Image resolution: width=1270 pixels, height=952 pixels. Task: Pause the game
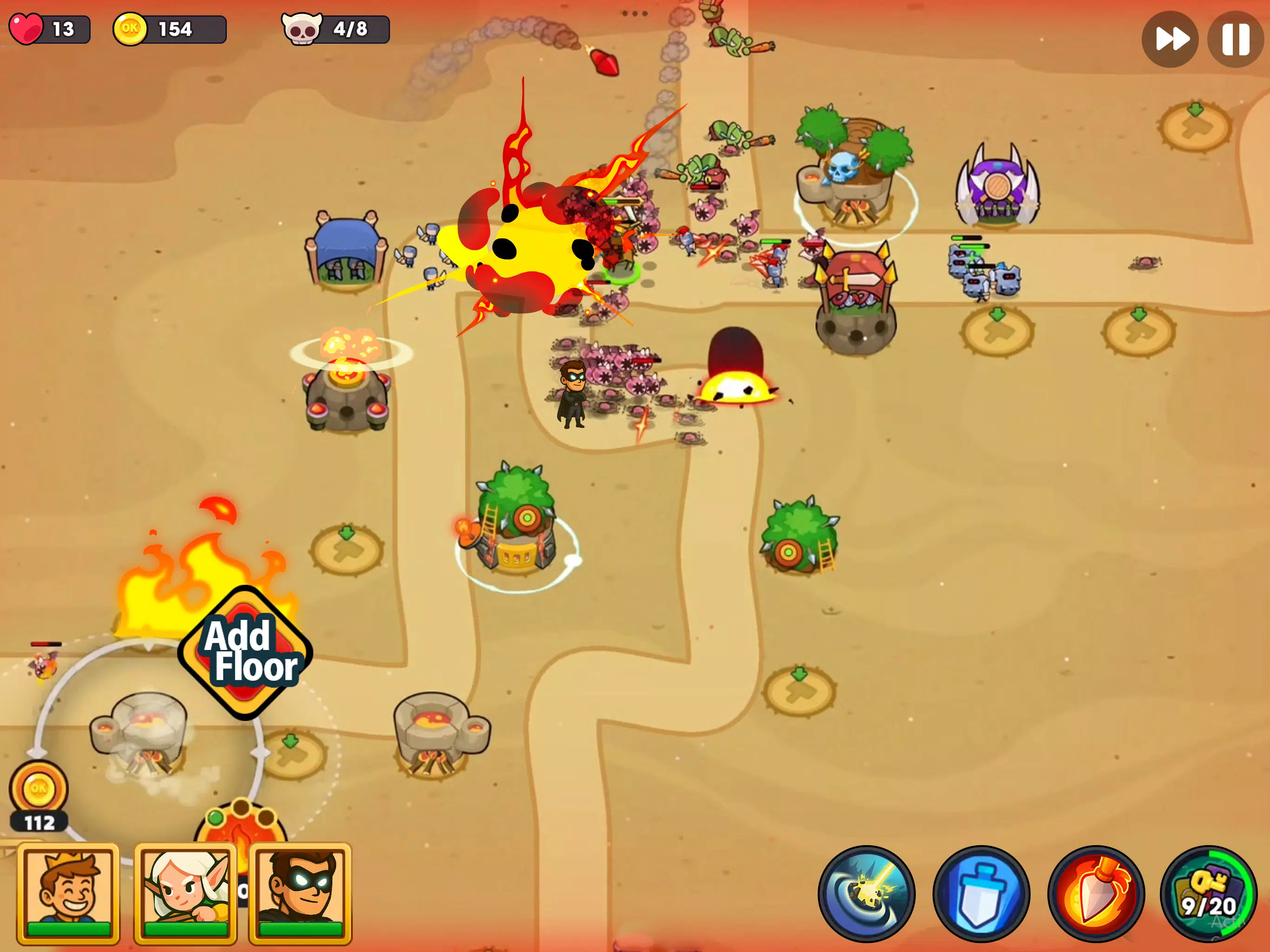click(x=1234, y=39)
